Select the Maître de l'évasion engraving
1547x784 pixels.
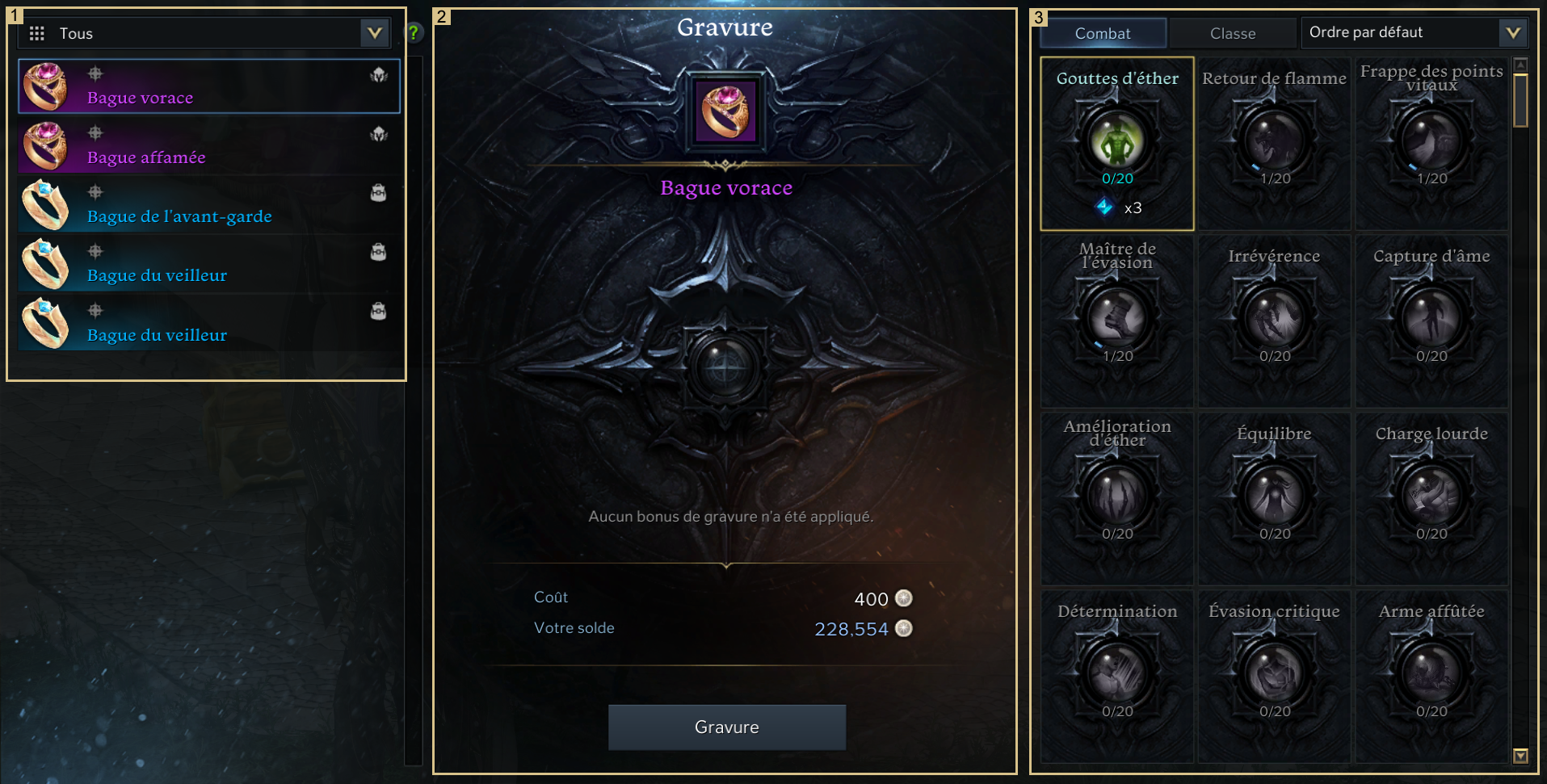click(x=1117, y=320)
